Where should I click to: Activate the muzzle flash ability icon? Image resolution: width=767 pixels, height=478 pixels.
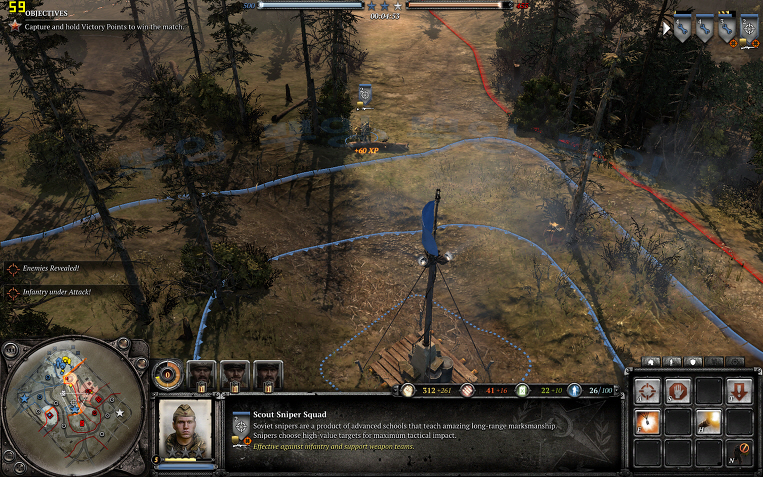coord(709,422)
